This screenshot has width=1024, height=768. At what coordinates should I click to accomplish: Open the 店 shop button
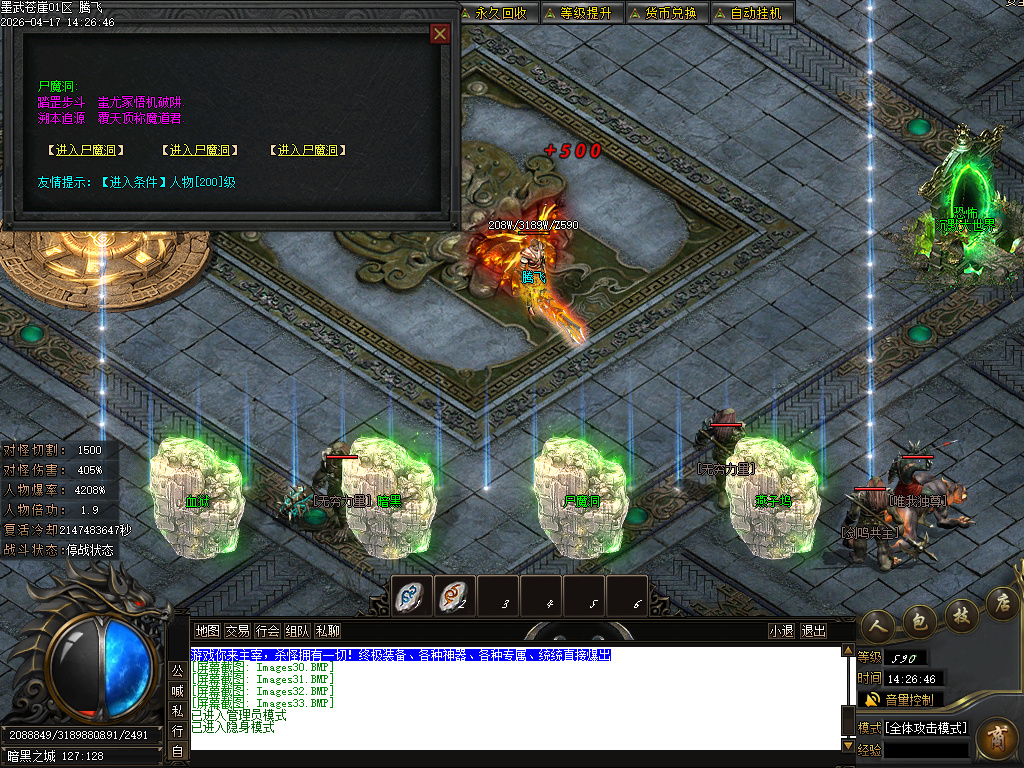(x=1001, y=602)
